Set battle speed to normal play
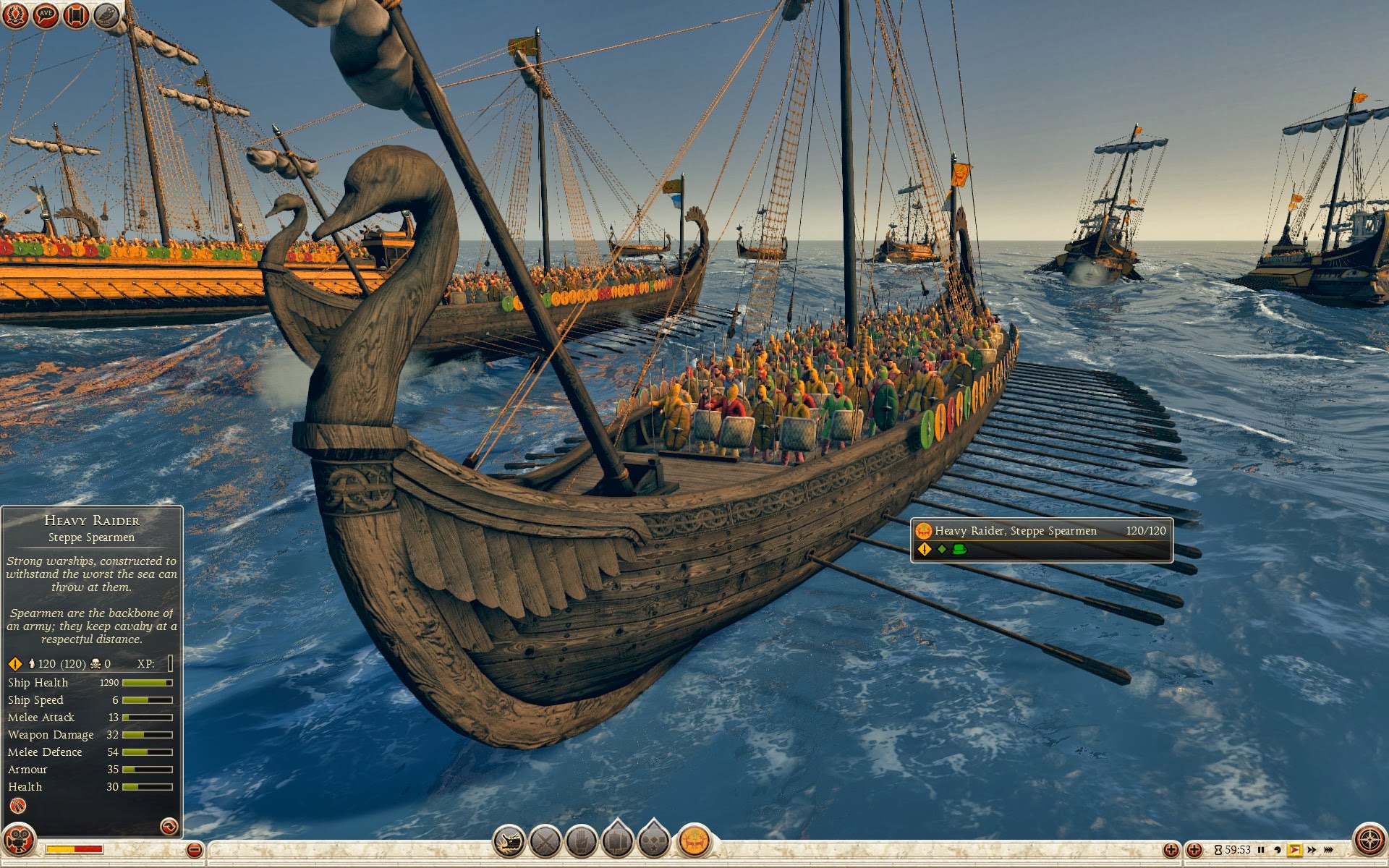The height and width of the screenshot is (868, 1389). [1294, 850]
